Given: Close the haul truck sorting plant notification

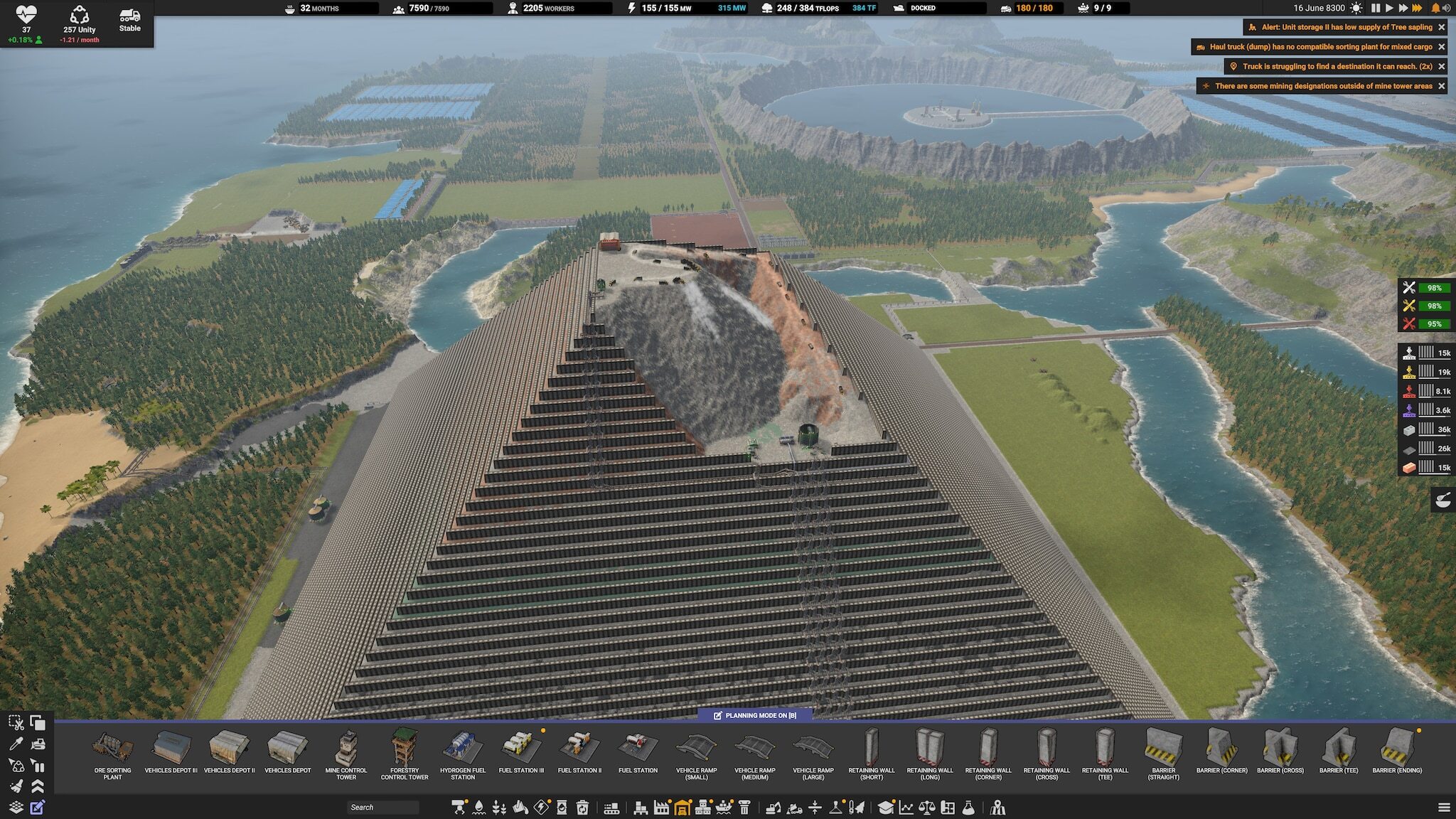Looking at the screenshot, I should click(x=1442, y=47).
